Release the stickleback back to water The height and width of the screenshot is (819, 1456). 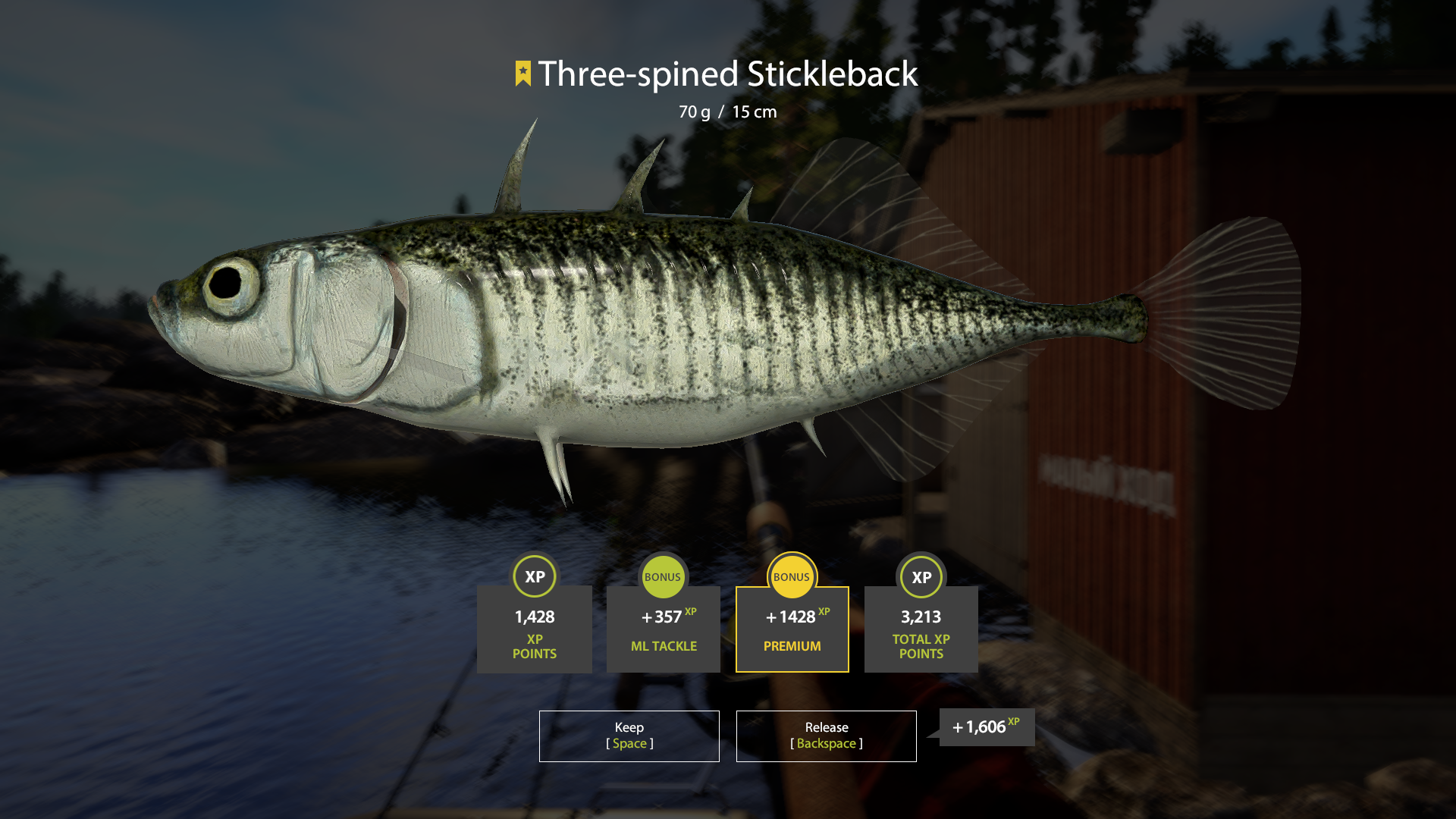(x=826, y=736)
